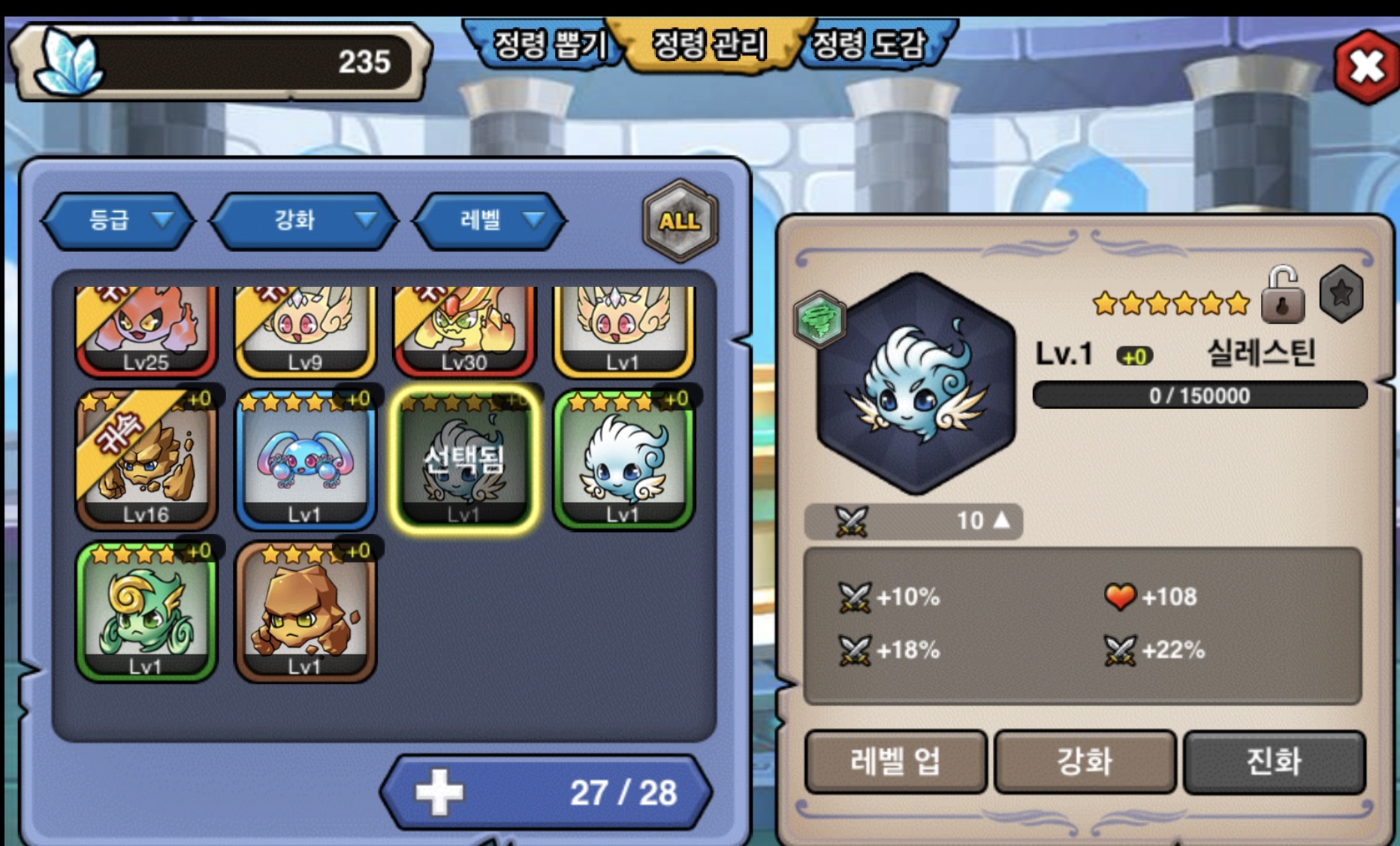Select the Lv16 rock golem spirit
This screenshot has width=1400, height=846.
click(146, 460)
